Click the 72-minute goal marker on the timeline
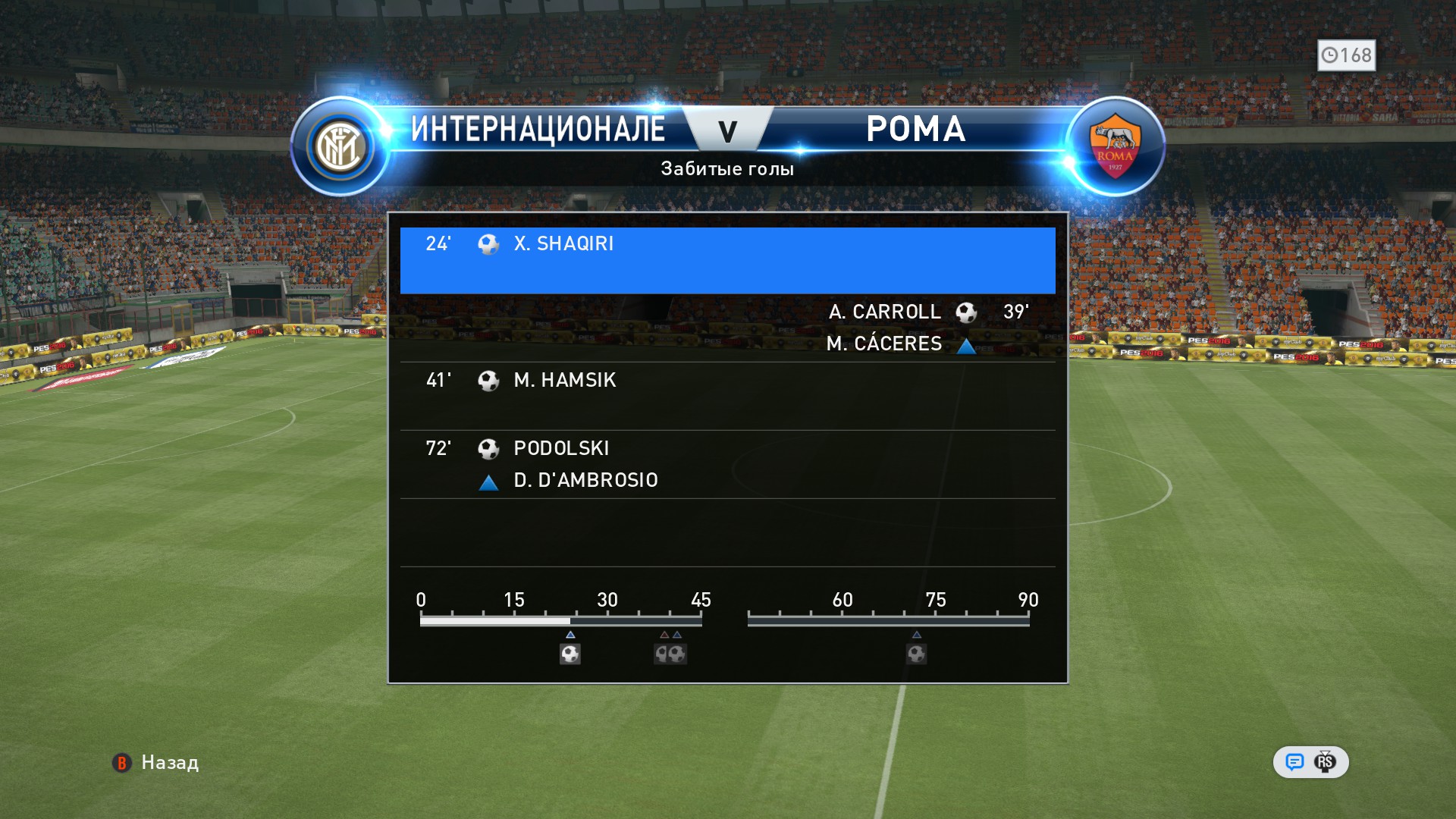Image resolution: width=1456 pixels, height=819 pixels. pos(916,654)
